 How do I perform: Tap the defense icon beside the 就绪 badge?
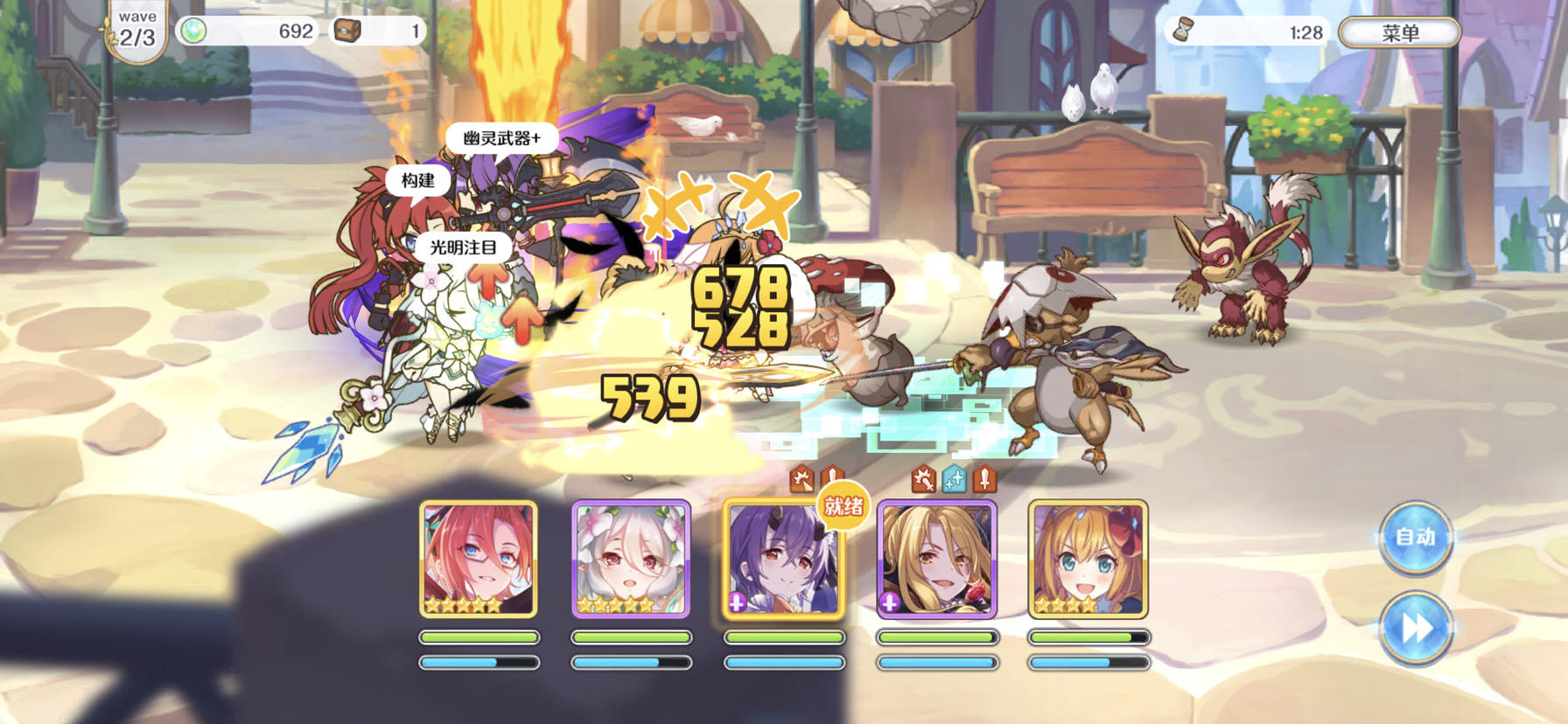831,477
